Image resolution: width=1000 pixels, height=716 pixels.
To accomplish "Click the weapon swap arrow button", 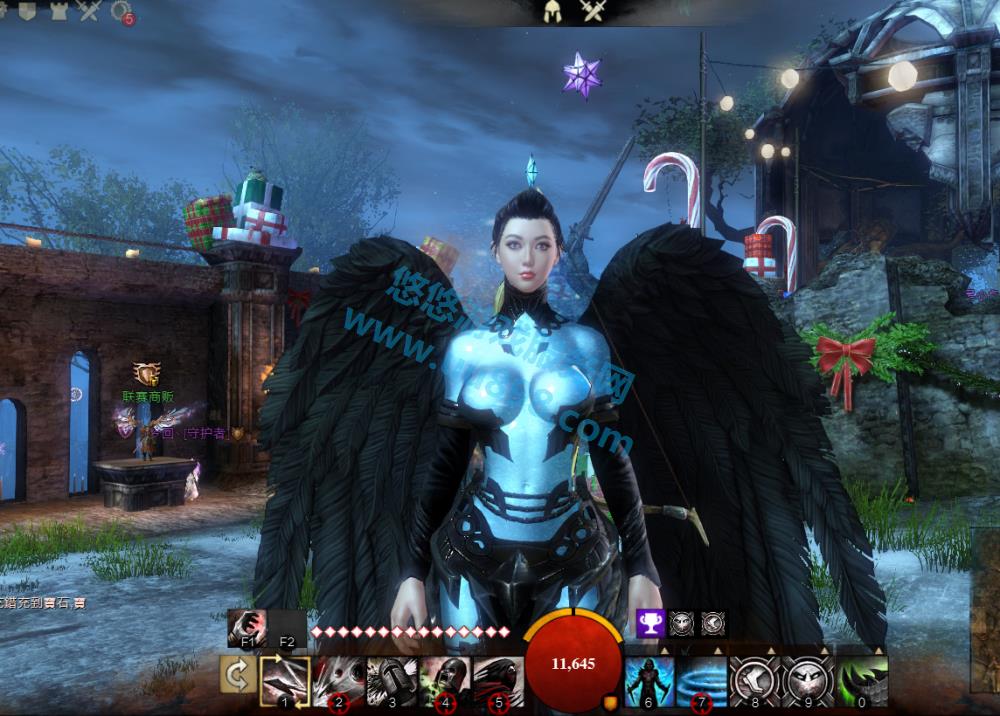I will [x=238, y=677].
